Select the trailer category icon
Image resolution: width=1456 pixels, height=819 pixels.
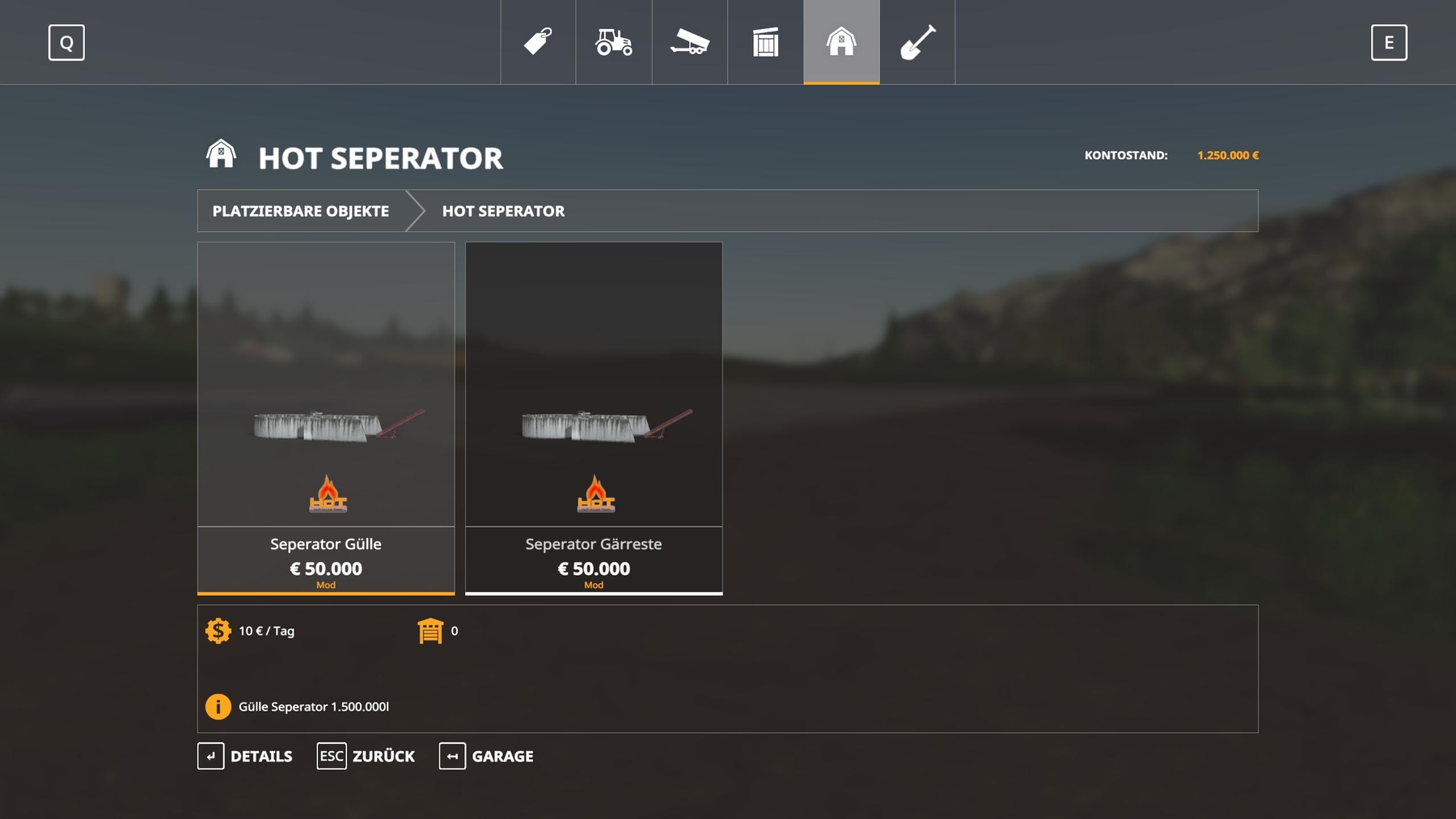(x=689, y=42)
